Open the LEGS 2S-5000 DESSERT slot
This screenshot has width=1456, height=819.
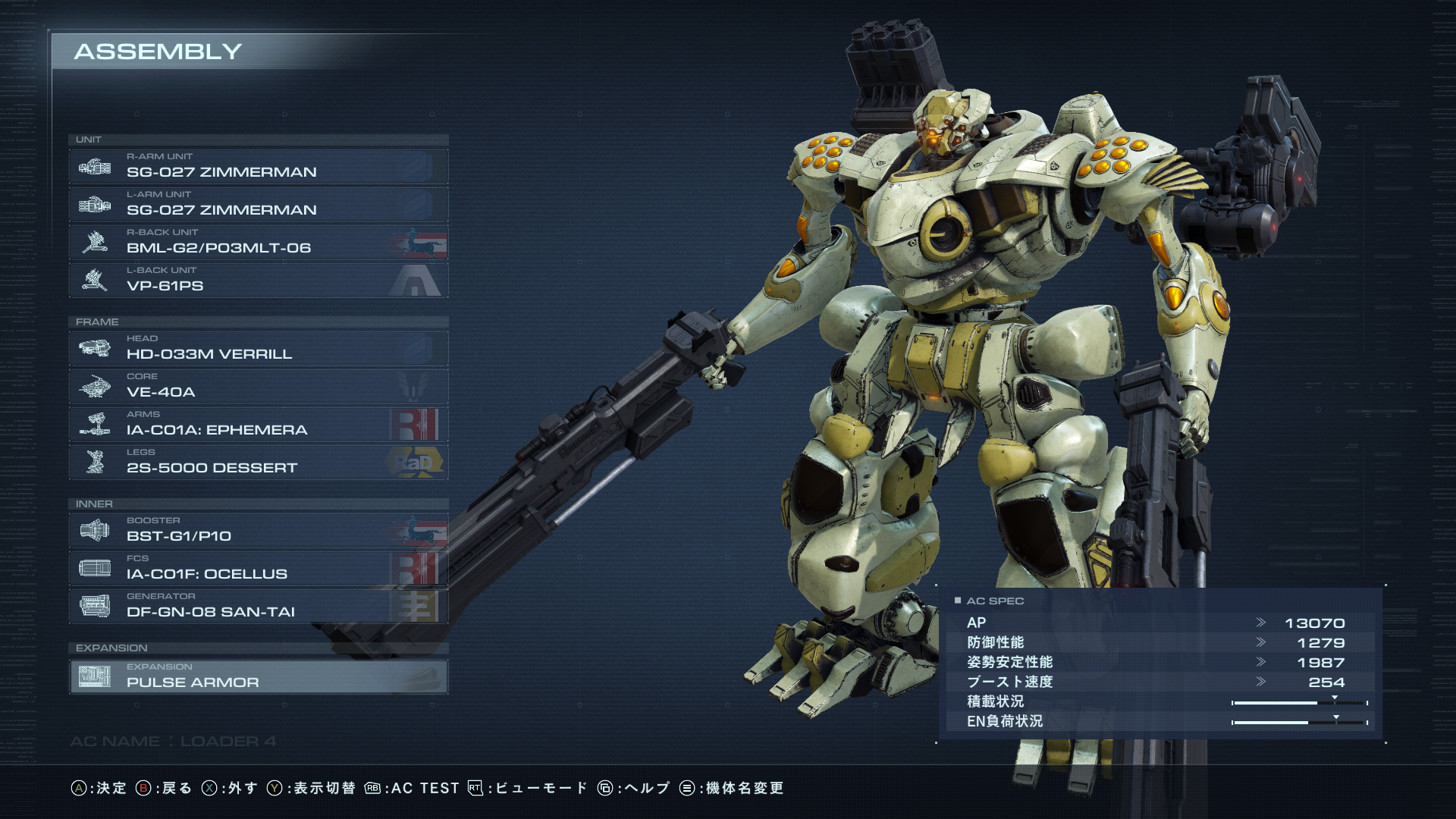(258, 463)
